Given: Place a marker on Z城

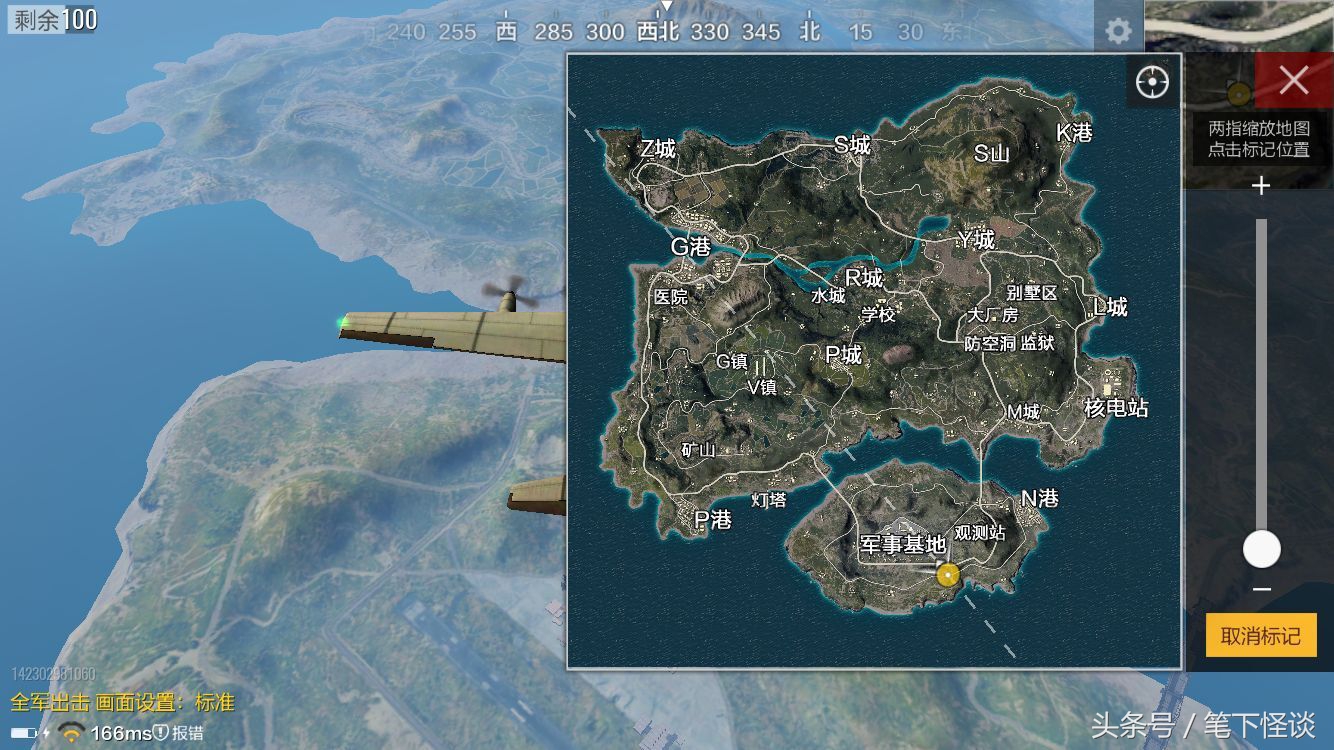Looking at the screenshot, I should [657, 149].
